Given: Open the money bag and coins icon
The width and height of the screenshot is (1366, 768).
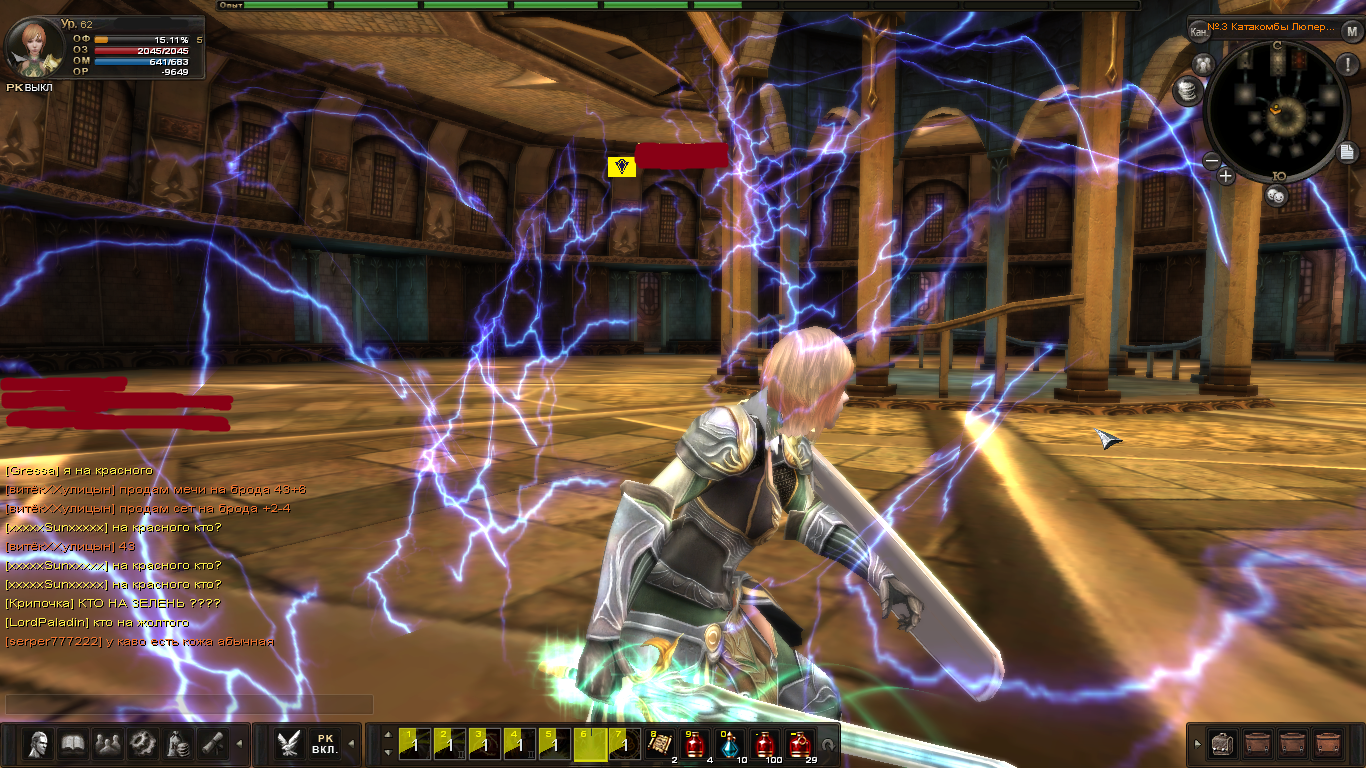Looking at the screenshot, I should [178, 744].
